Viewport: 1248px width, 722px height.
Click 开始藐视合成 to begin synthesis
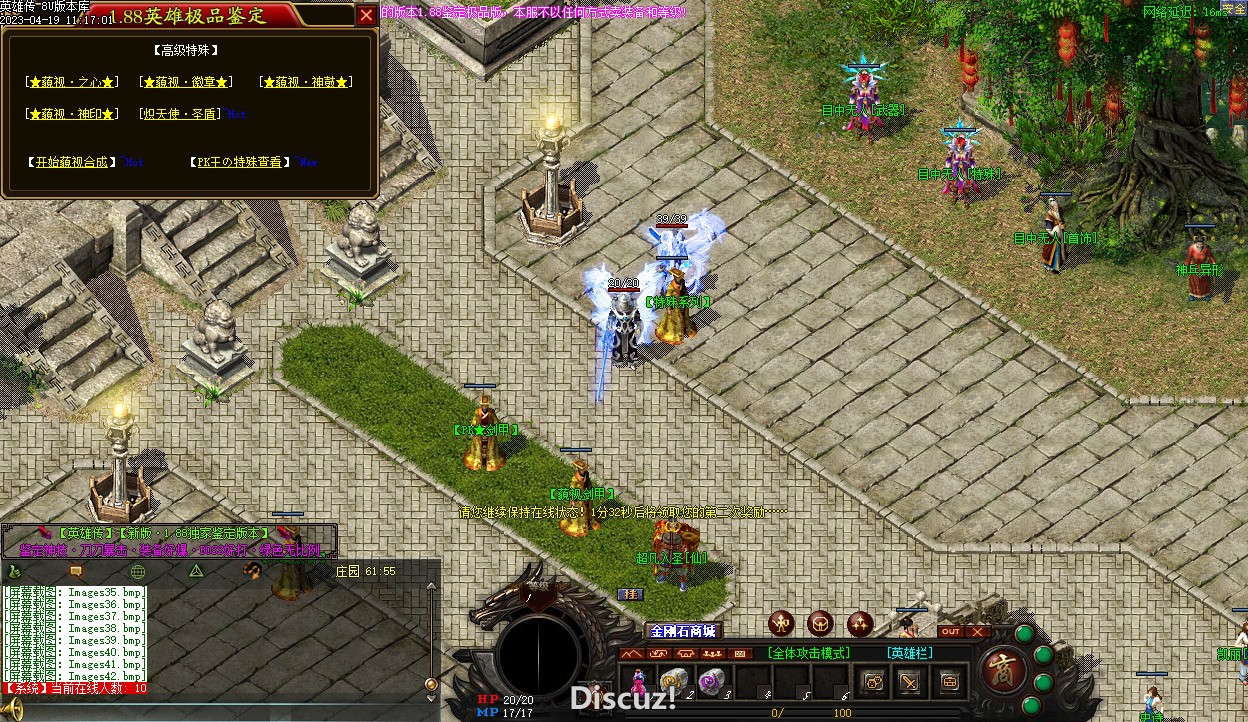tap(71, 162)
